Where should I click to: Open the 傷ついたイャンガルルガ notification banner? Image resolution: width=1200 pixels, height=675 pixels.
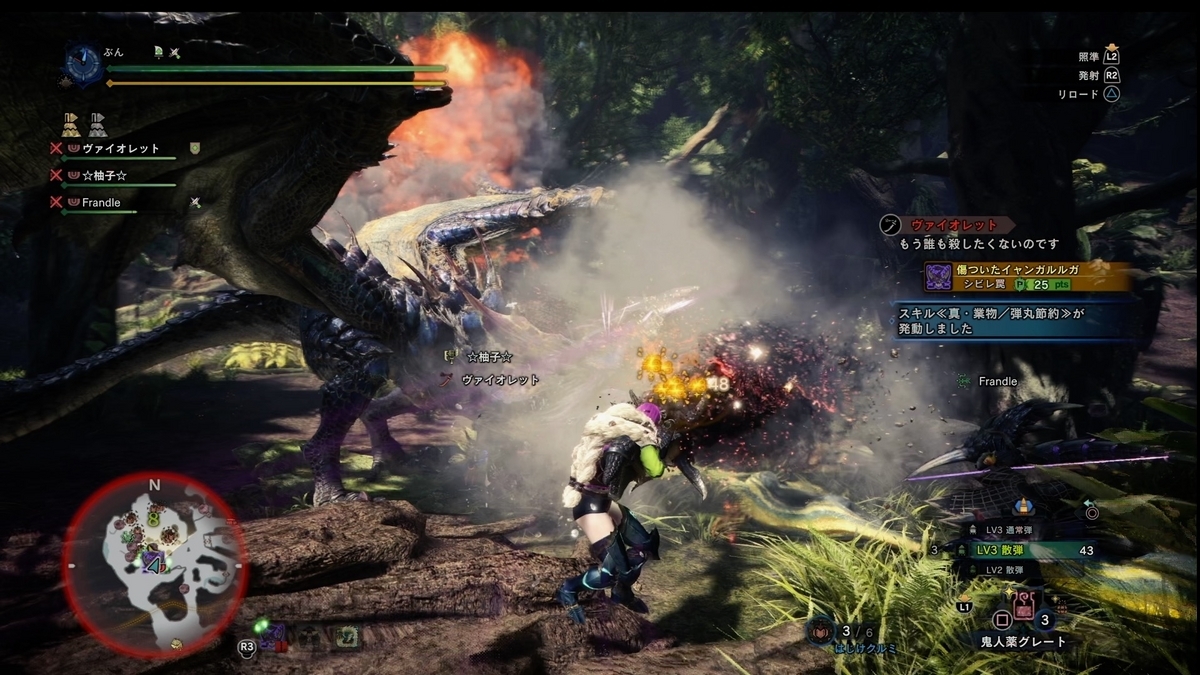[x=1026, y=276]
